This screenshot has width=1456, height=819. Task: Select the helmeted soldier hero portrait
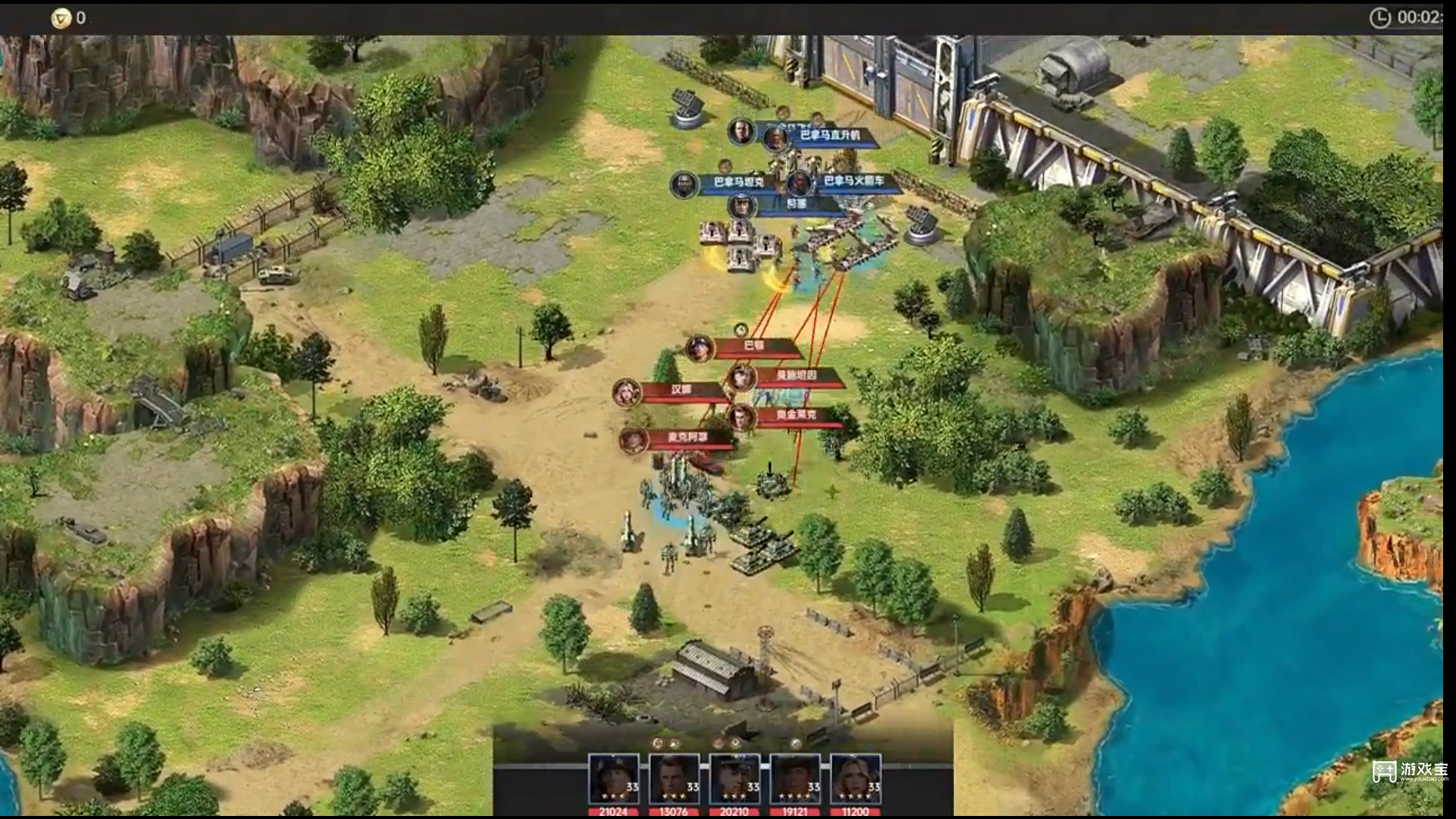pos(613,779)
